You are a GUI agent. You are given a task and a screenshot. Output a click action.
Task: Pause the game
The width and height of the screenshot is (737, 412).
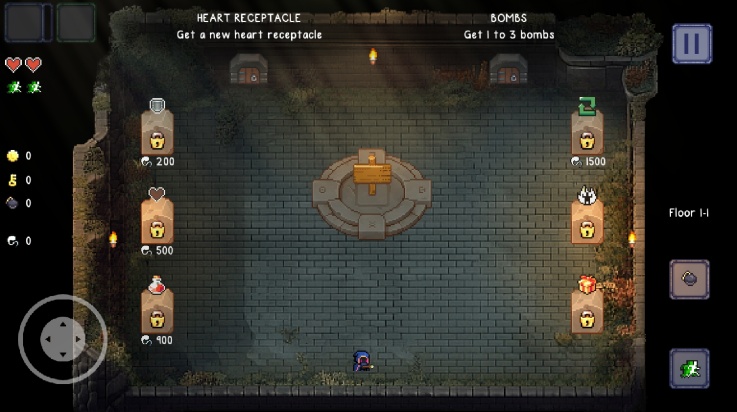point(691,44)
